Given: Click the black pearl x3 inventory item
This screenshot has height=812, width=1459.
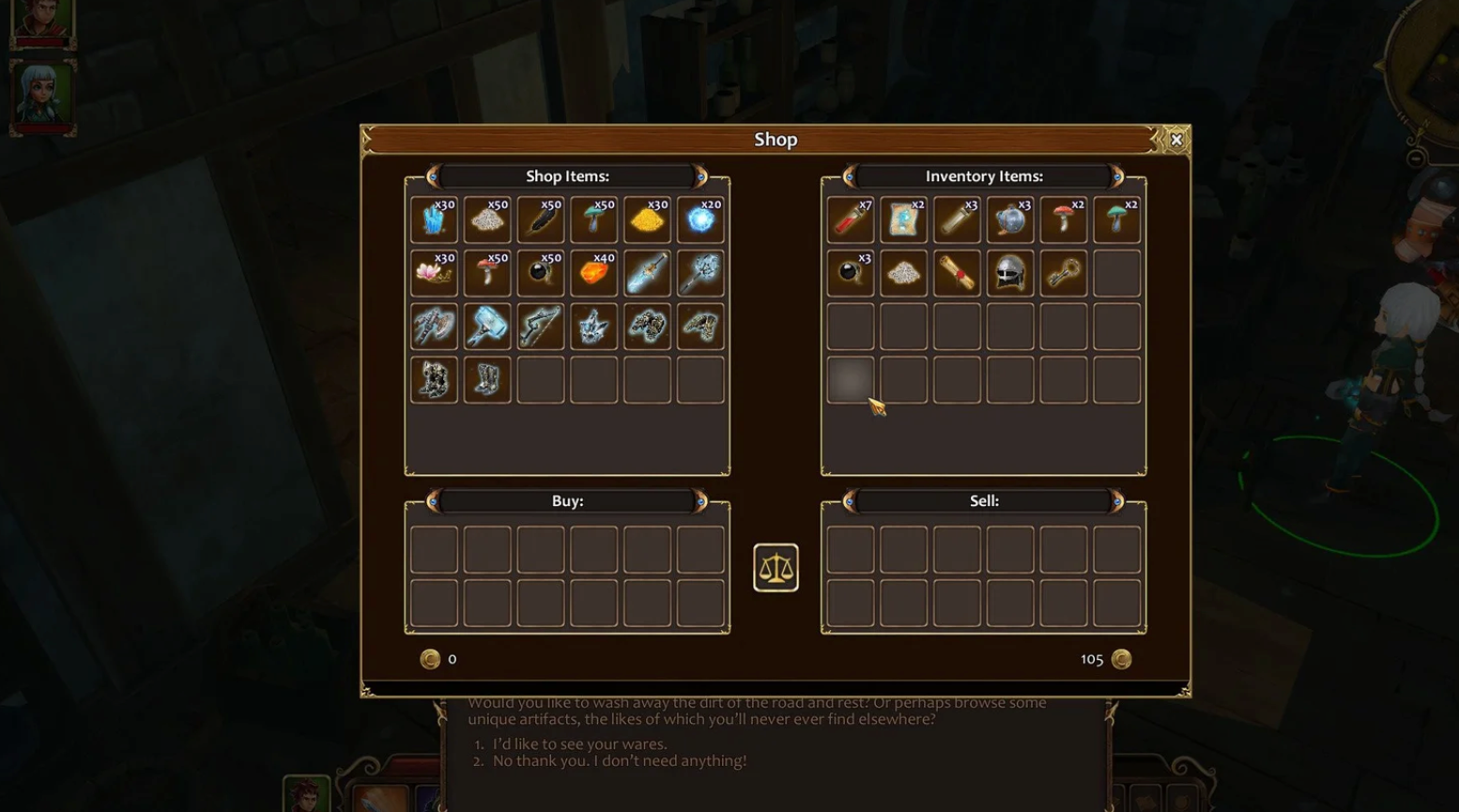Looking at the screenshot, I should 850,272.
